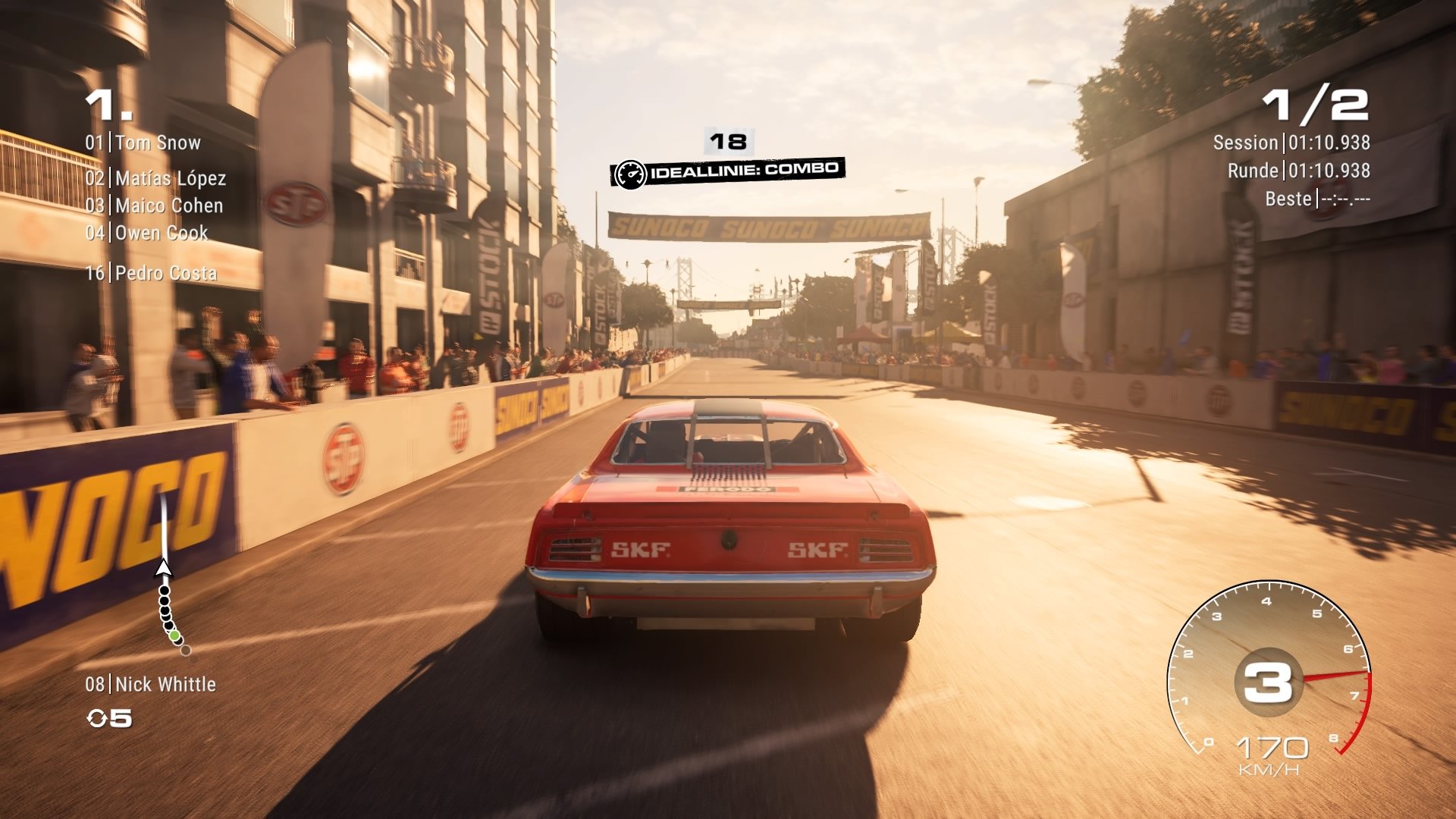Select Tom Snow in the standings list
This screenshot has height=819, width=1456.
(143, 143)
